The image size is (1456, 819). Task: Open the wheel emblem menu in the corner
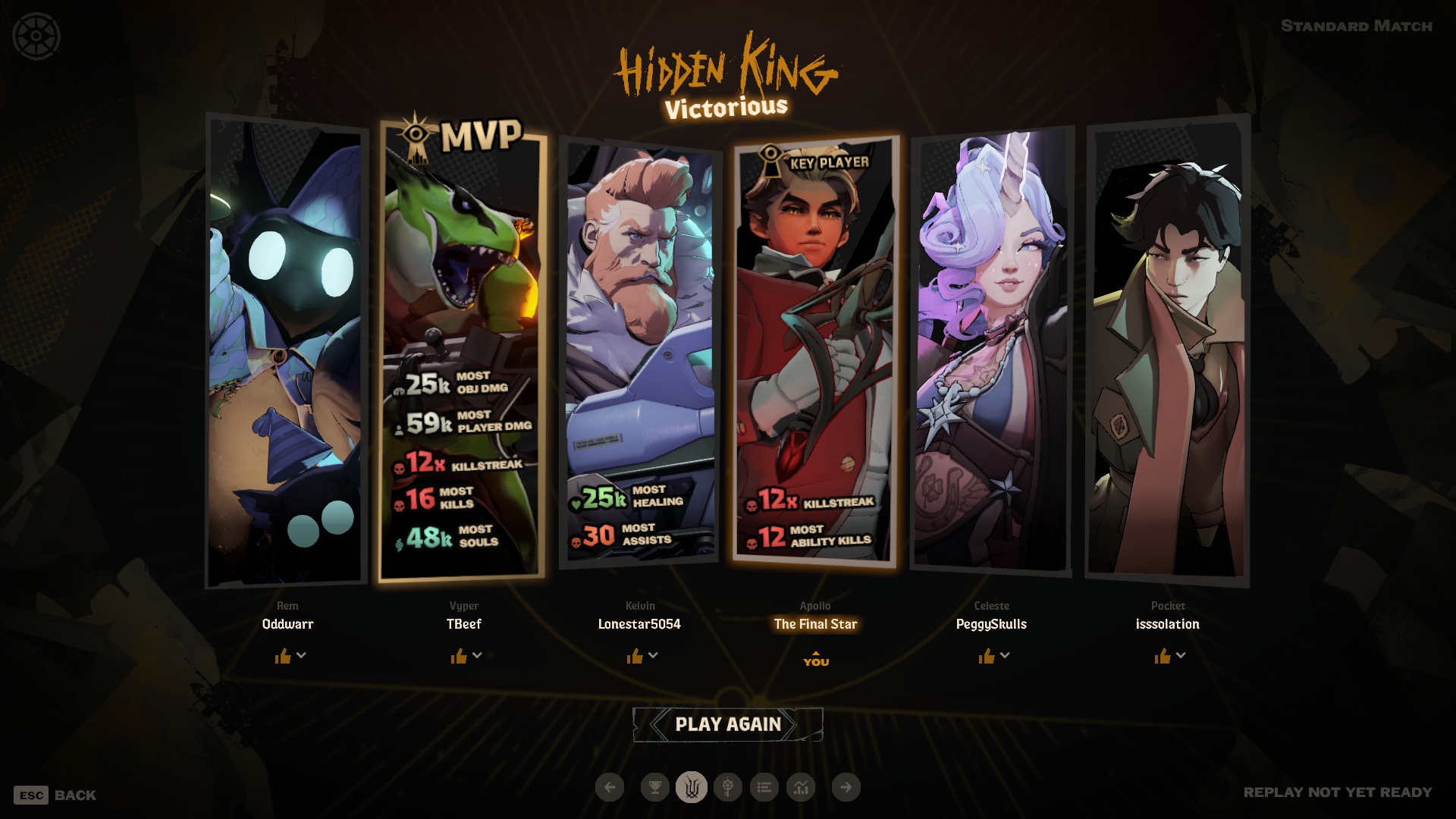tap(36, 36)
